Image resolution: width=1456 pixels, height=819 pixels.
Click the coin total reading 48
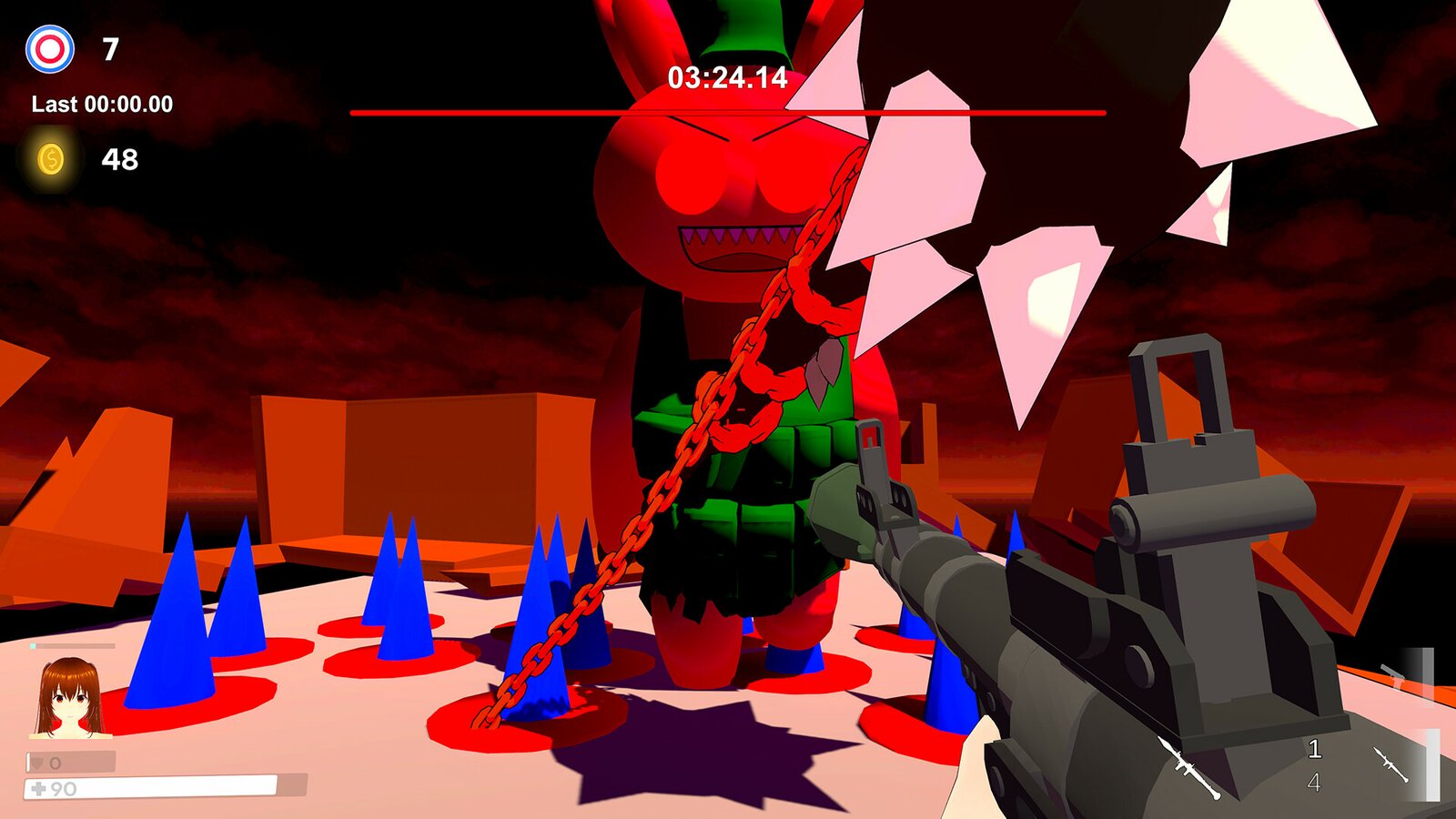[122, 160]
